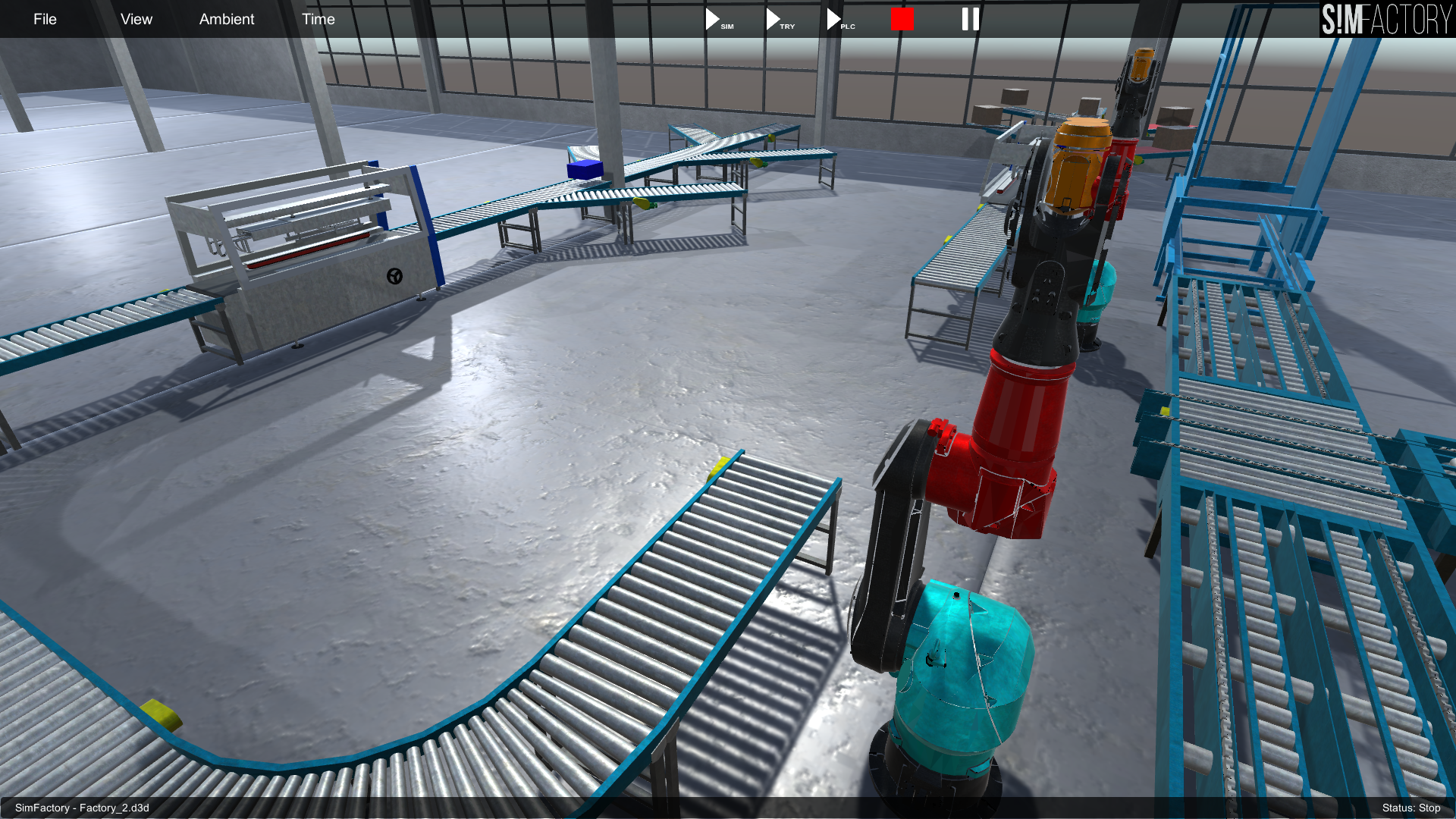This screenshot has height=819, width=1456.
Task: Start PLC mode playback
Action: pos(836,19)
